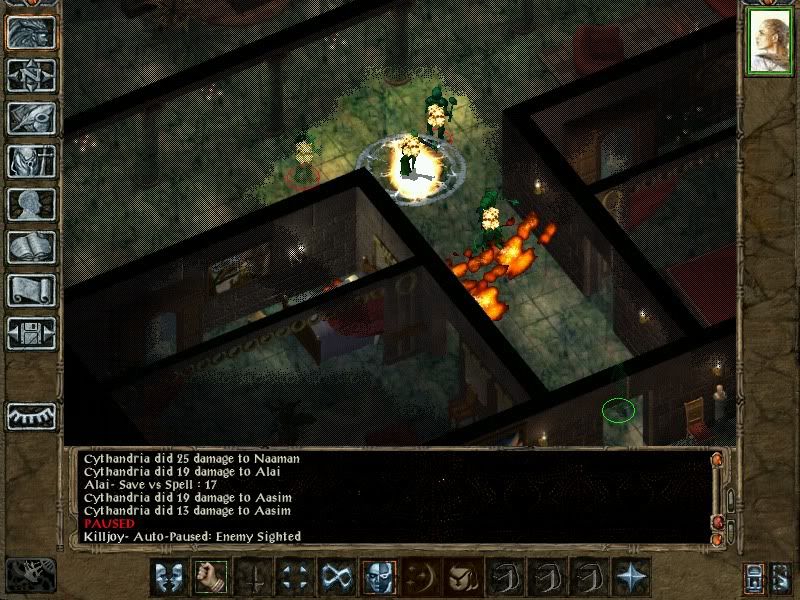Show the character record with the bust icon

31,204
